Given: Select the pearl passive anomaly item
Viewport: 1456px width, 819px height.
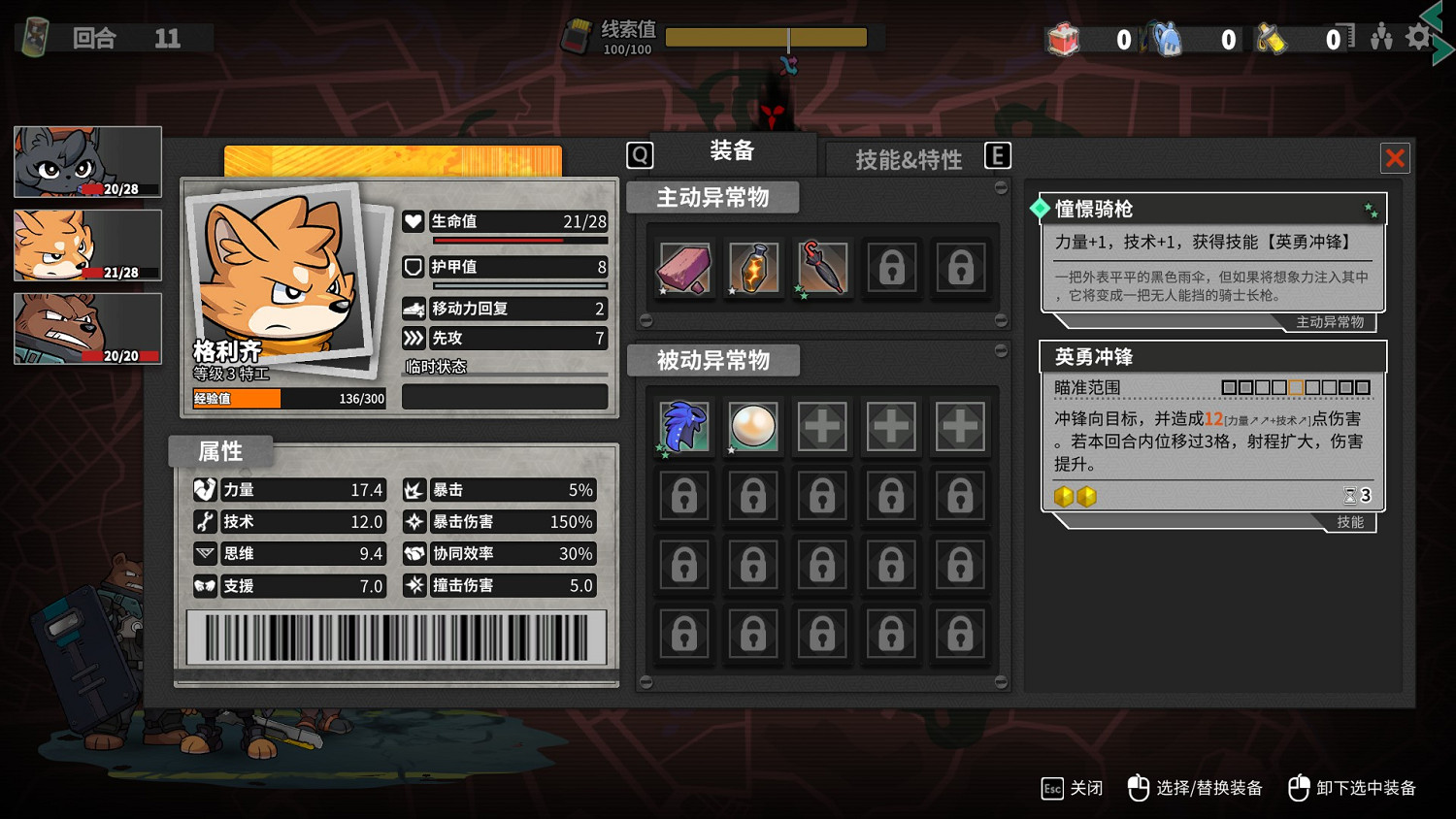Looking at the screenshot, I should click(753, 426).
